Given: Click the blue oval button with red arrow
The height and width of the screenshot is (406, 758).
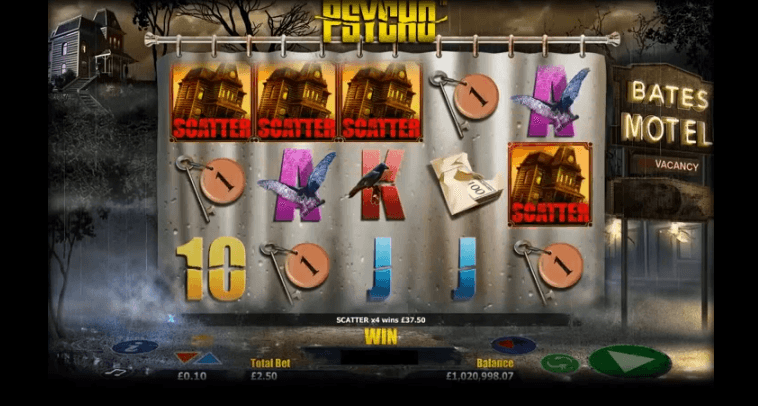Looking at the screenshot, I should pos(514,345).
